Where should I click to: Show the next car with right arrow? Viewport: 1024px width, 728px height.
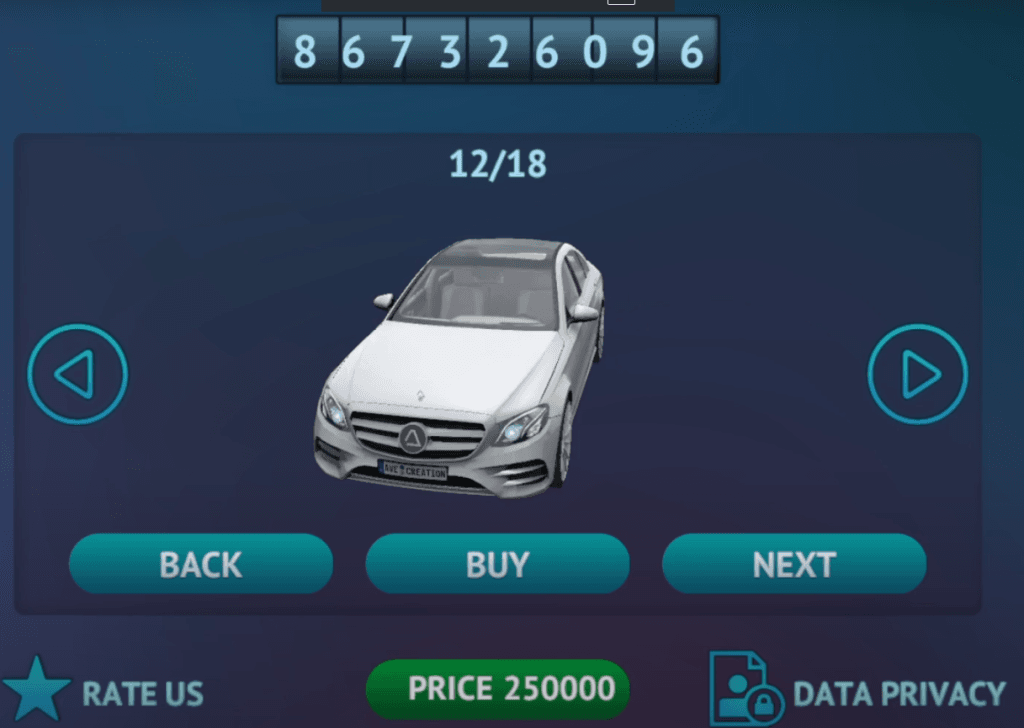click(918, 374)
